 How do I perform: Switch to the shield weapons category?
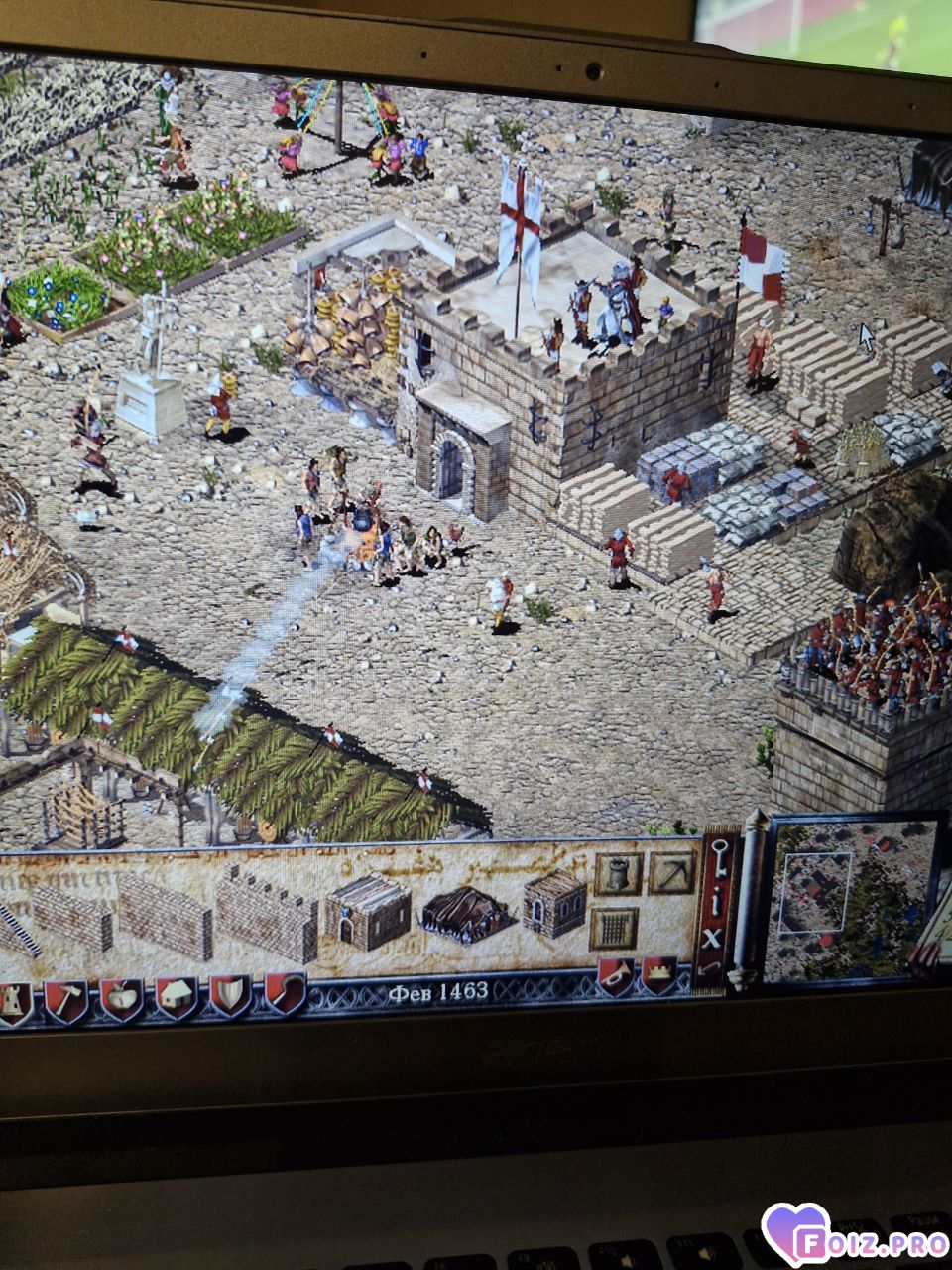[229, 996]
